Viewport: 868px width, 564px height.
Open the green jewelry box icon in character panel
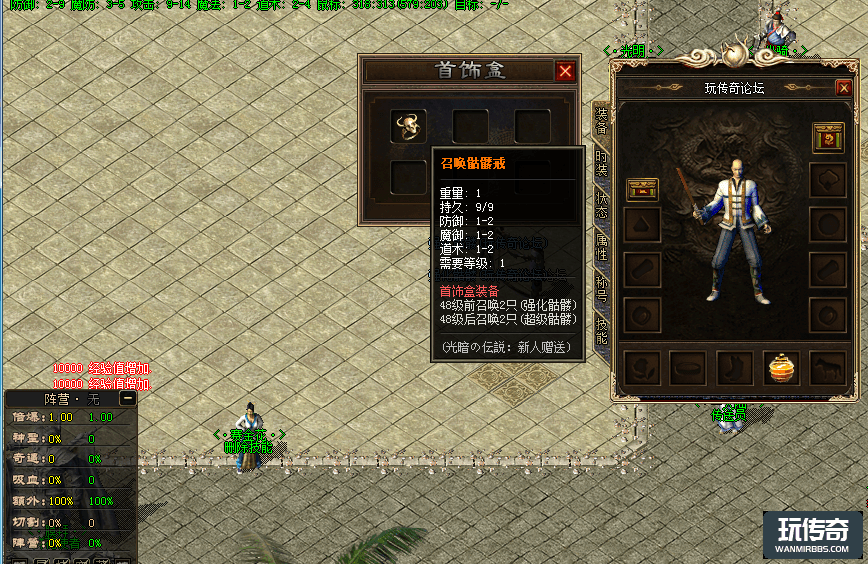[x=827, y=136]
